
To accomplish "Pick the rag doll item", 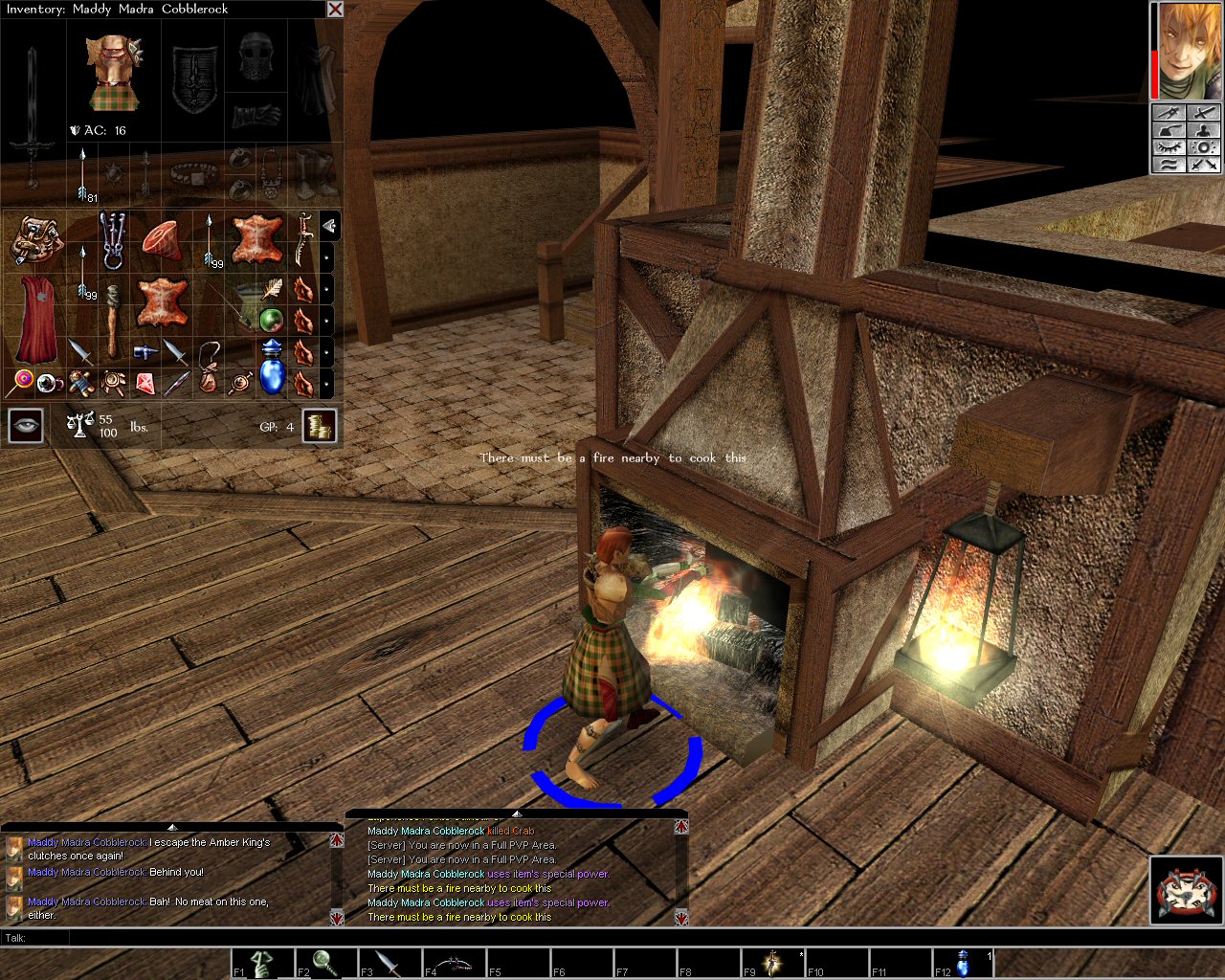I will click(80, 384).
